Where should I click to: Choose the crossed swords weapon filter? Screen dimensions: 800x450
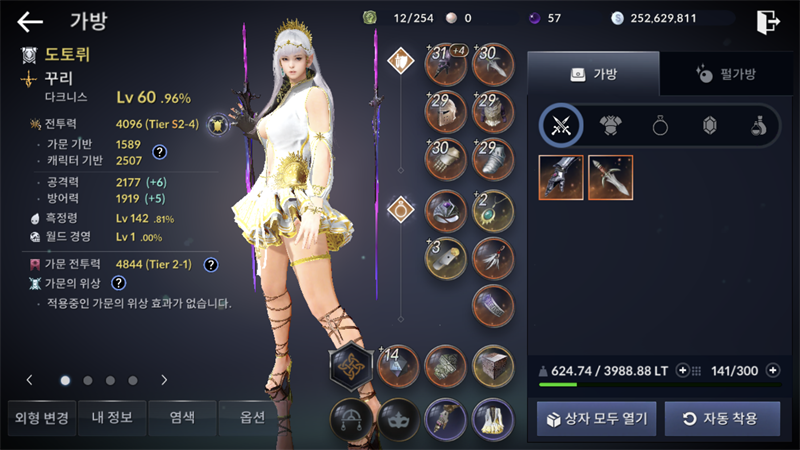(x=561, y=126)
